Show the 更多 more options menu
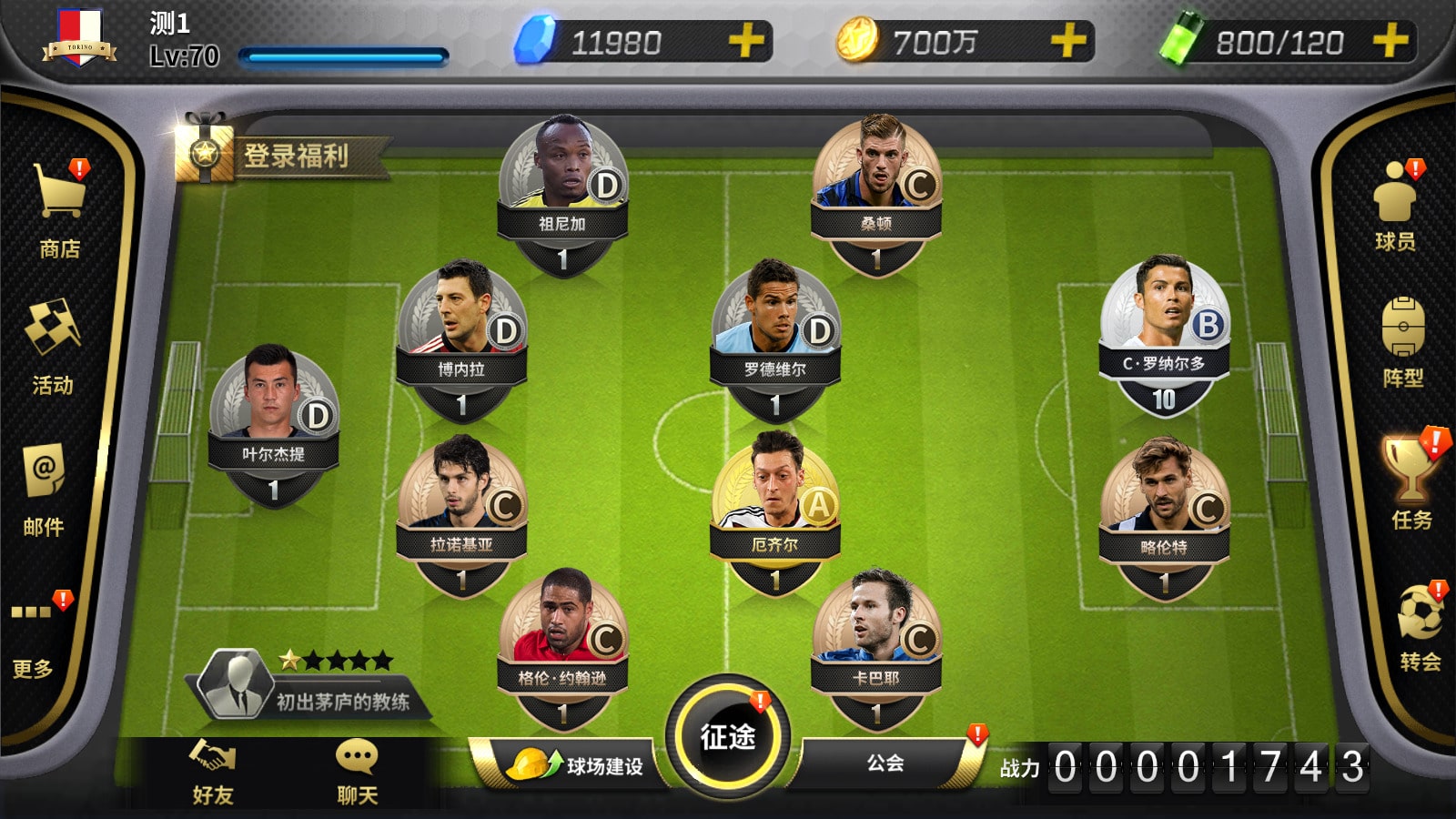This screenshot has height=819, width=1456. (x=33, y=635)
